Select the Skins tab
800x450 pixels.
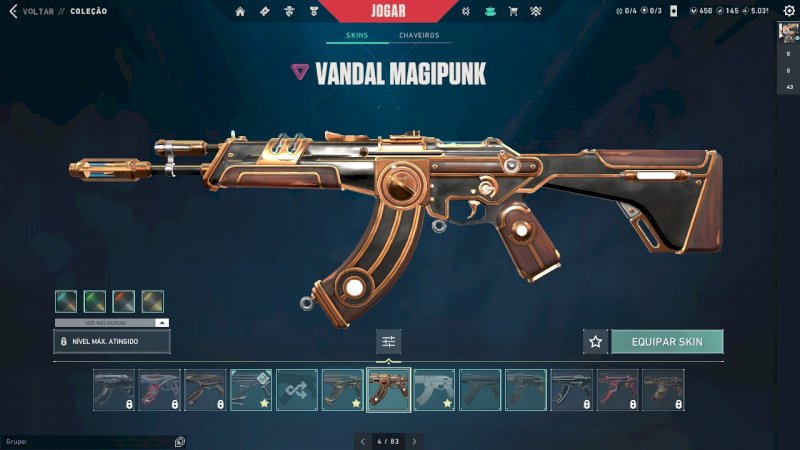[357, 36]
